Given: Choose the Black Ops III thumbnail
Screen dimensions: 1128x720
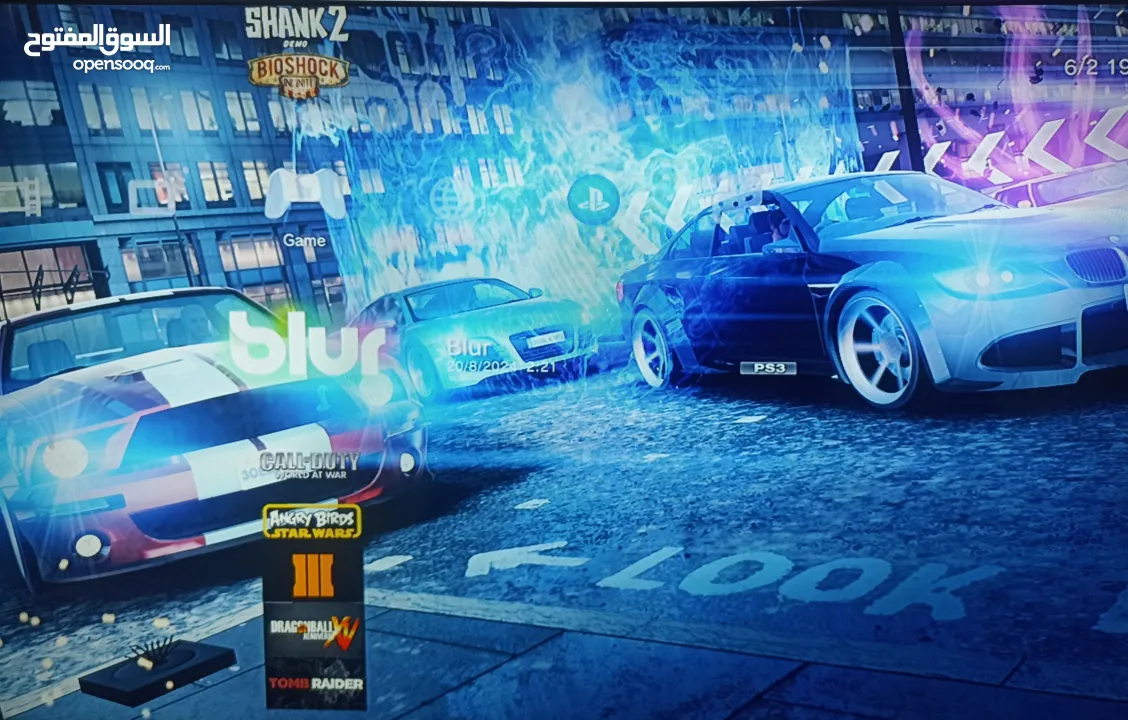Looking at the screenshot, I should [x=312, y=575].
